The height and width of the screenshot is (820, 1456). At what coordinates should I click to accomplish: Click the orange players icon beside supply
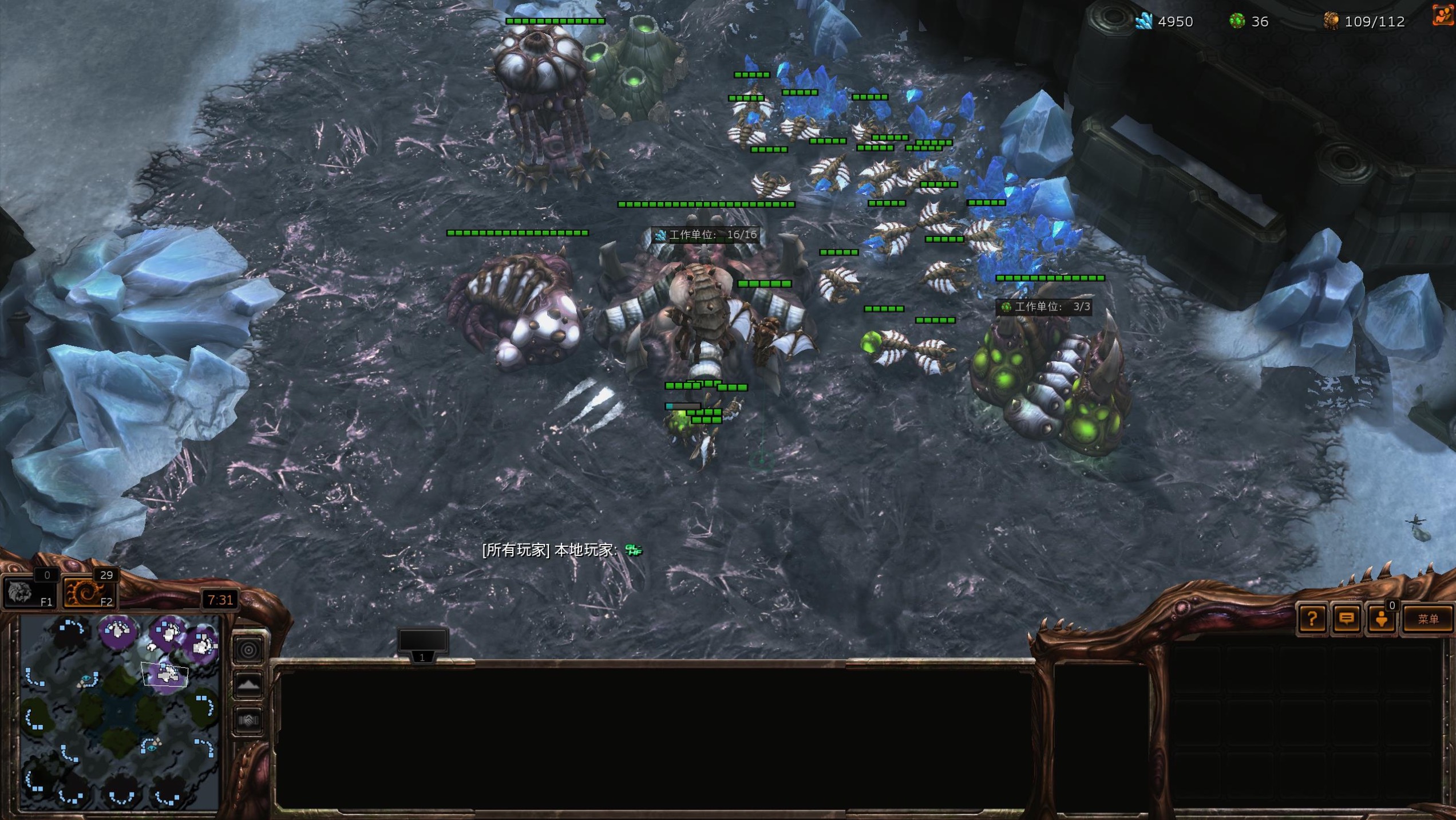1444,16
